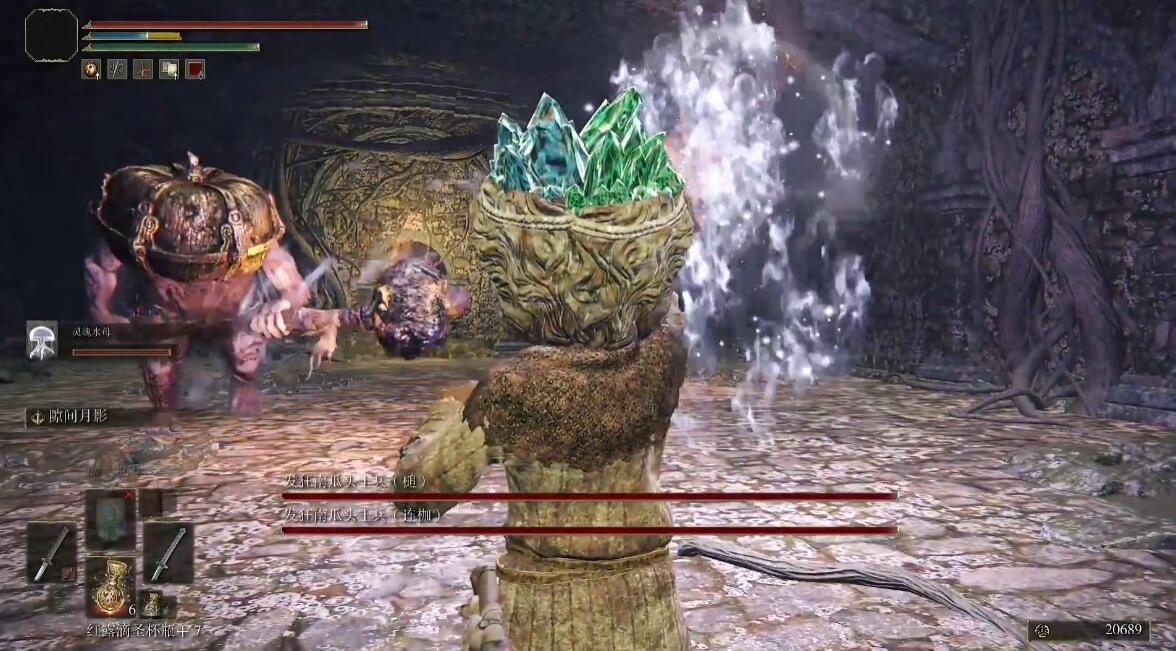Click the red branching-mark status icon
Screen dimensions: 1176x651
(143, 69)
